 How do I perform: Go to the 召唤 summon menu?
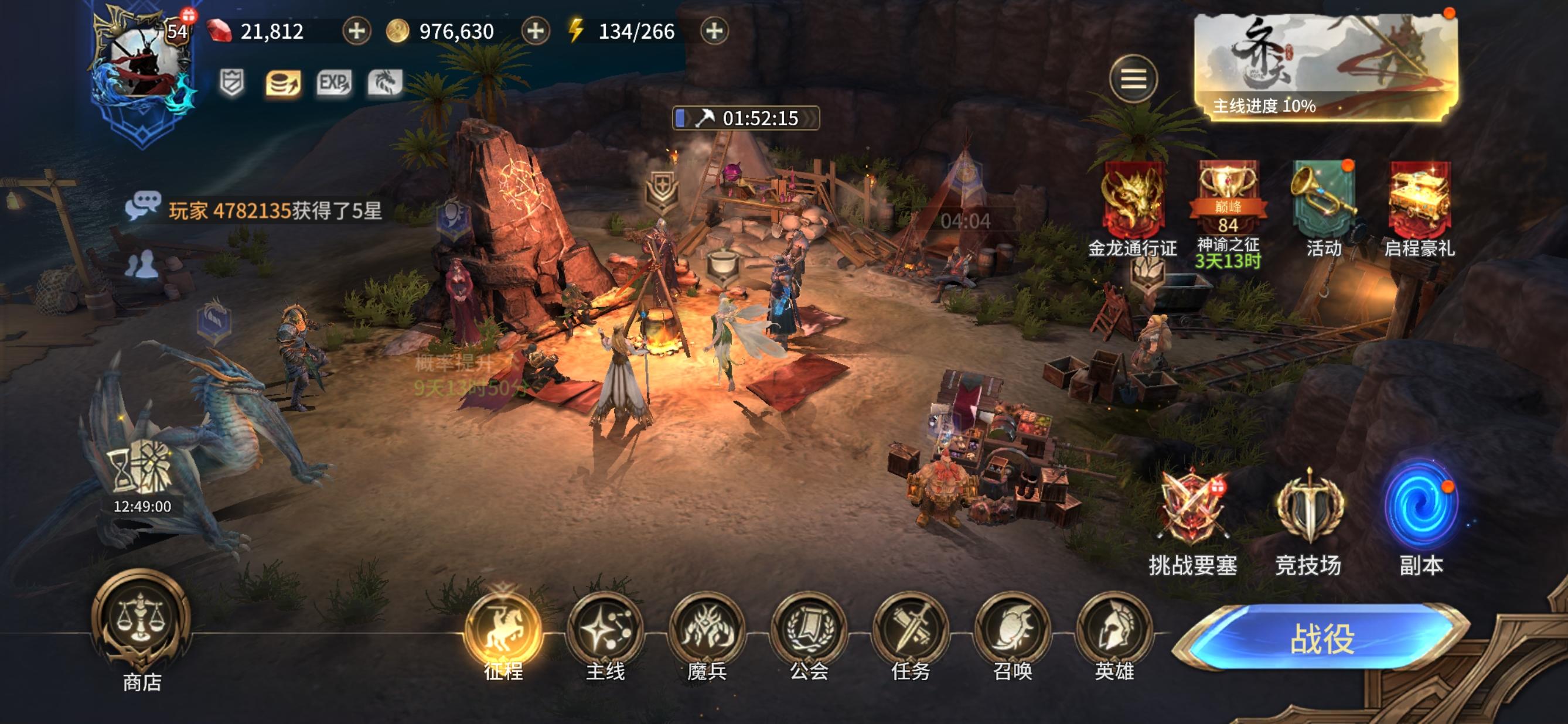click(x=1013, y=630)
